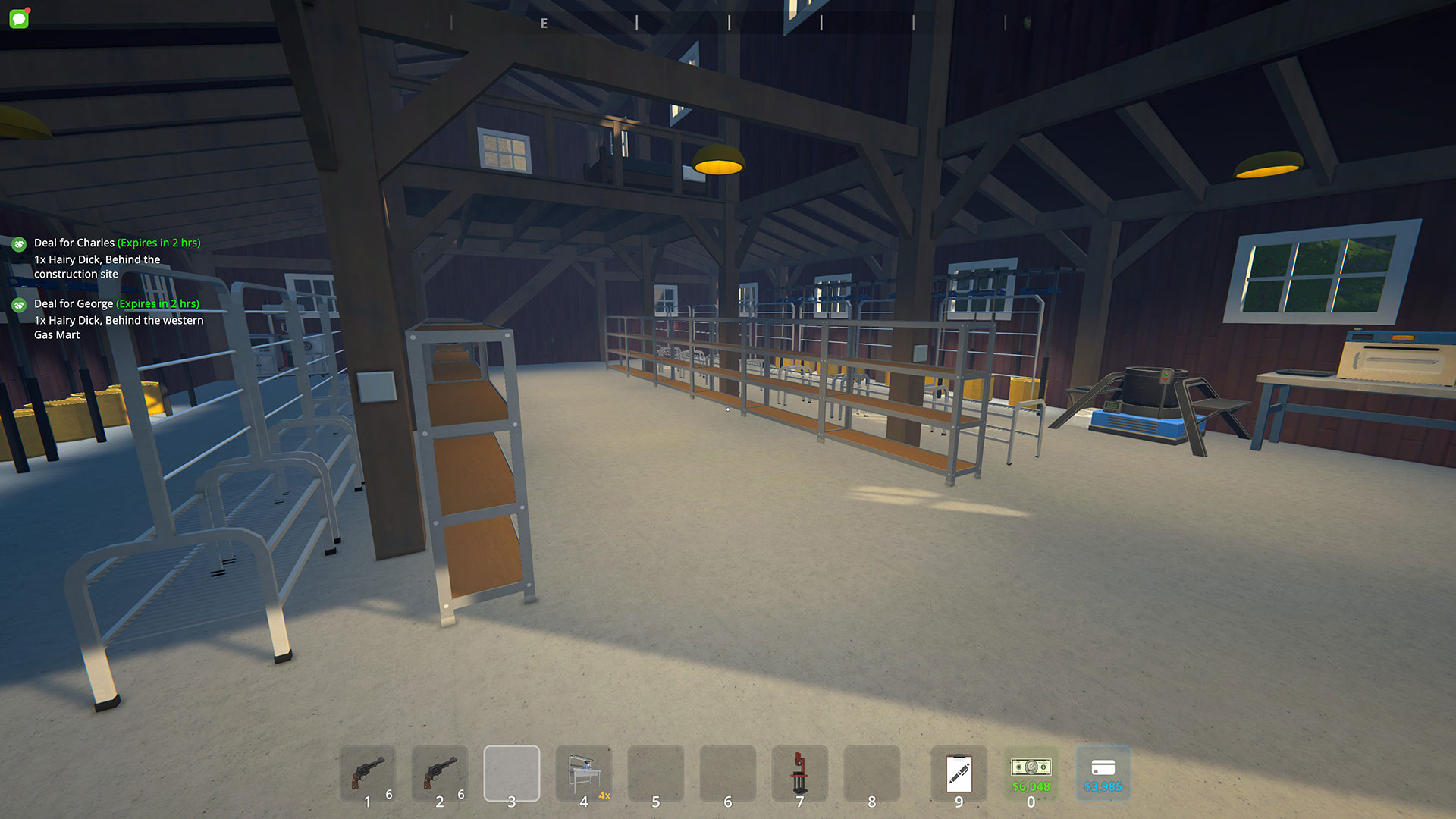1456x819 pixels.
Task: Select the revolver in hotbar slot 1
Action: (368, 773)
